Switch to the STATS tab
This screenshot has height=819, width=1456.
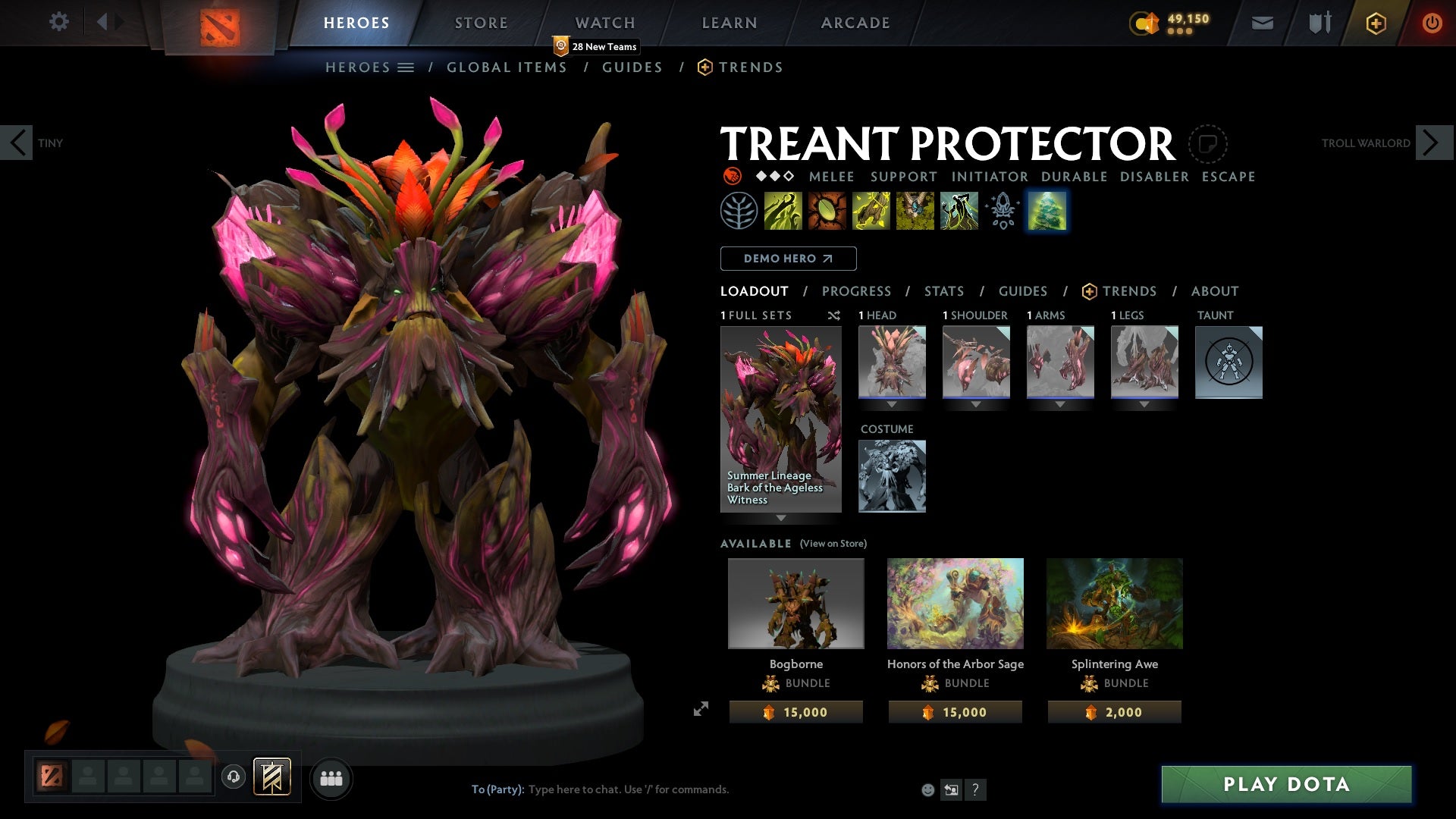(943, 290)
